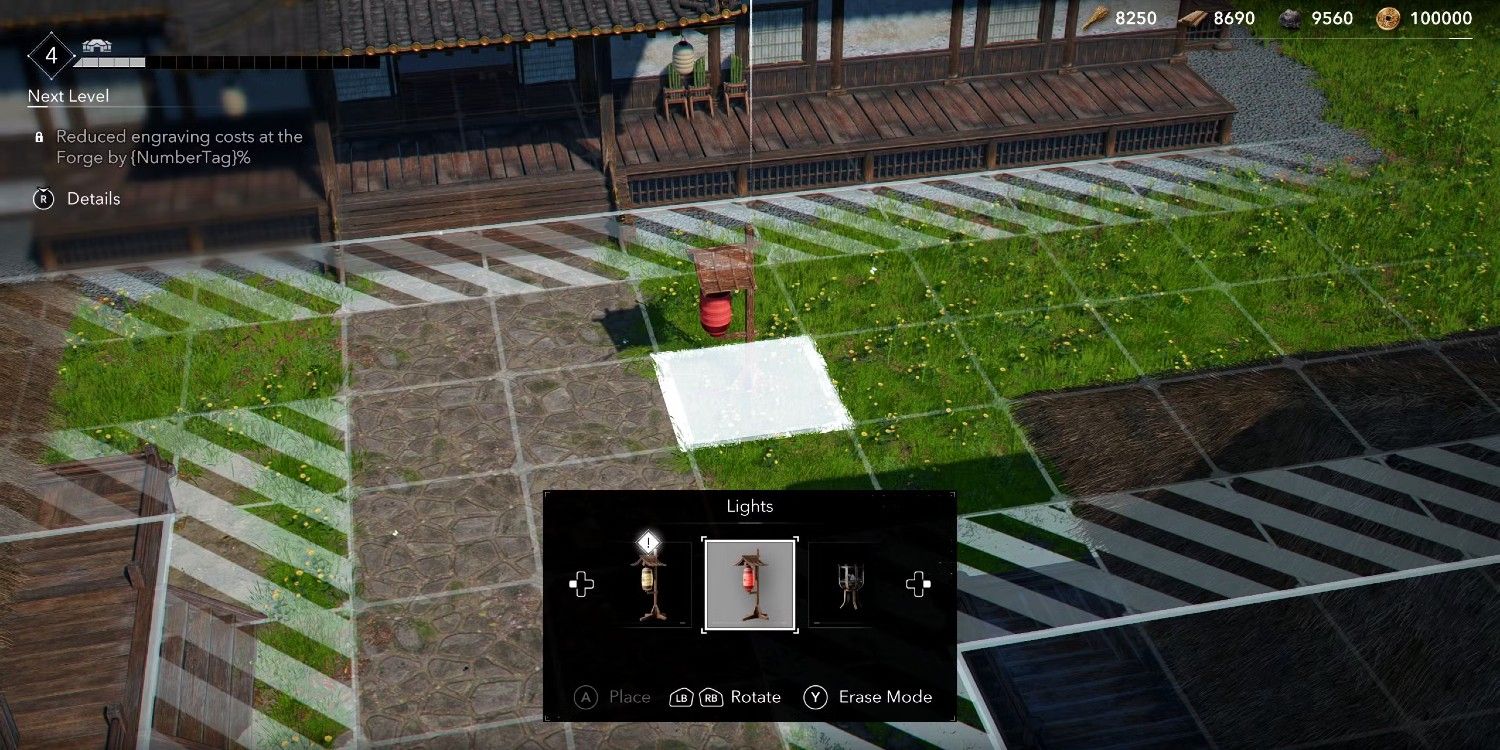Choose the caged brazier light on the right
Image resolution: width=1500 pixels, height=750 pixels.
848,585
